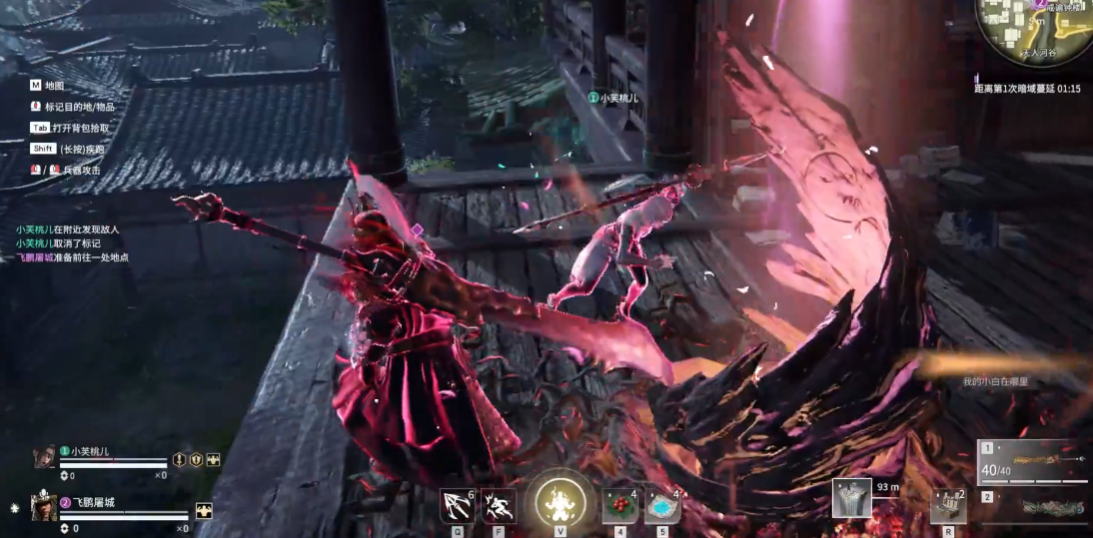Screen dimensions: 1093x538
Task: Open the circular minimap
Action: click(x=1034, y=32)
